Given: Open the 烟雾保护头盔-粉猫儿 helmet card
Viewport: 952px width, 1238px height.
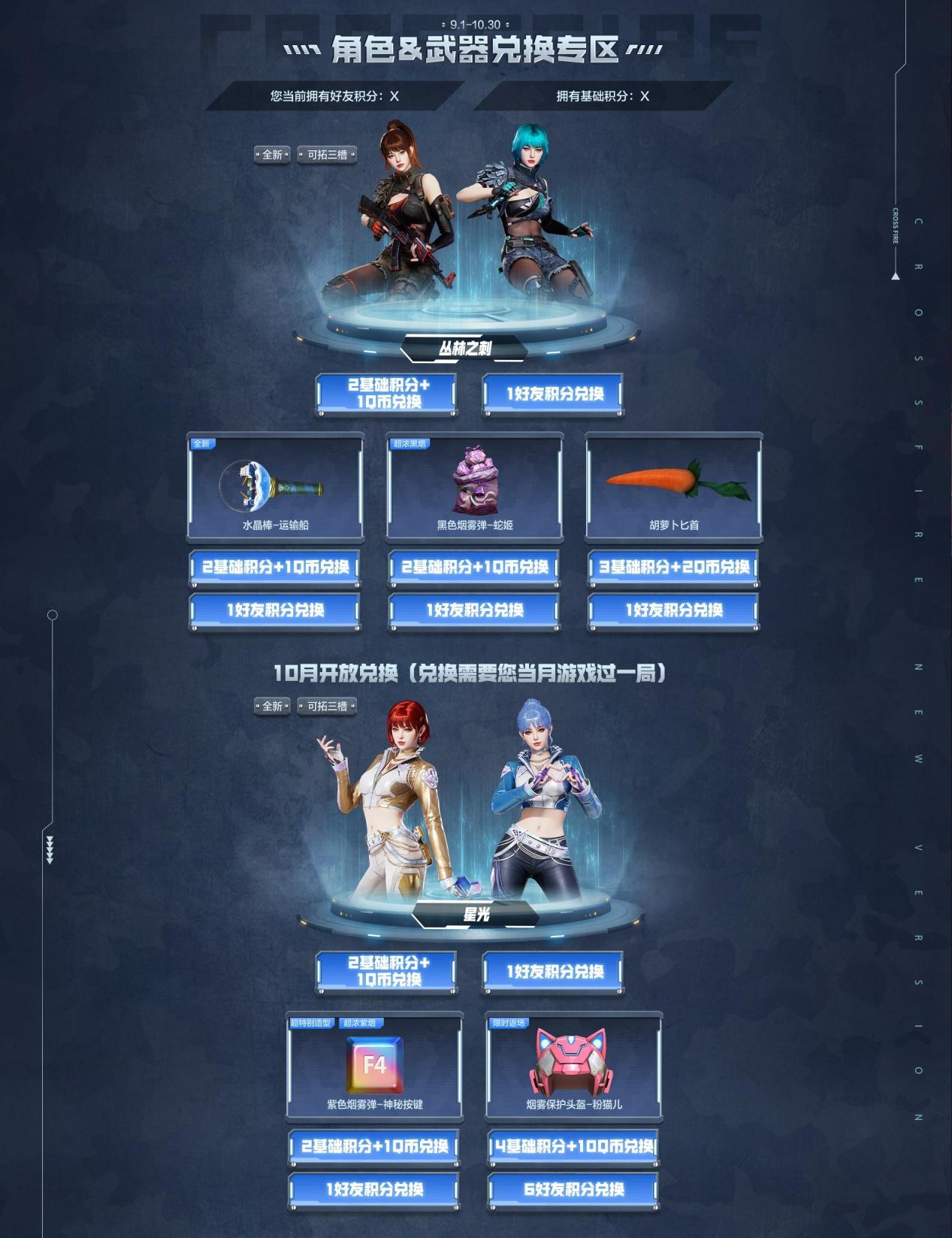Looking at the screenshot, I should [x=574, y=1065].
